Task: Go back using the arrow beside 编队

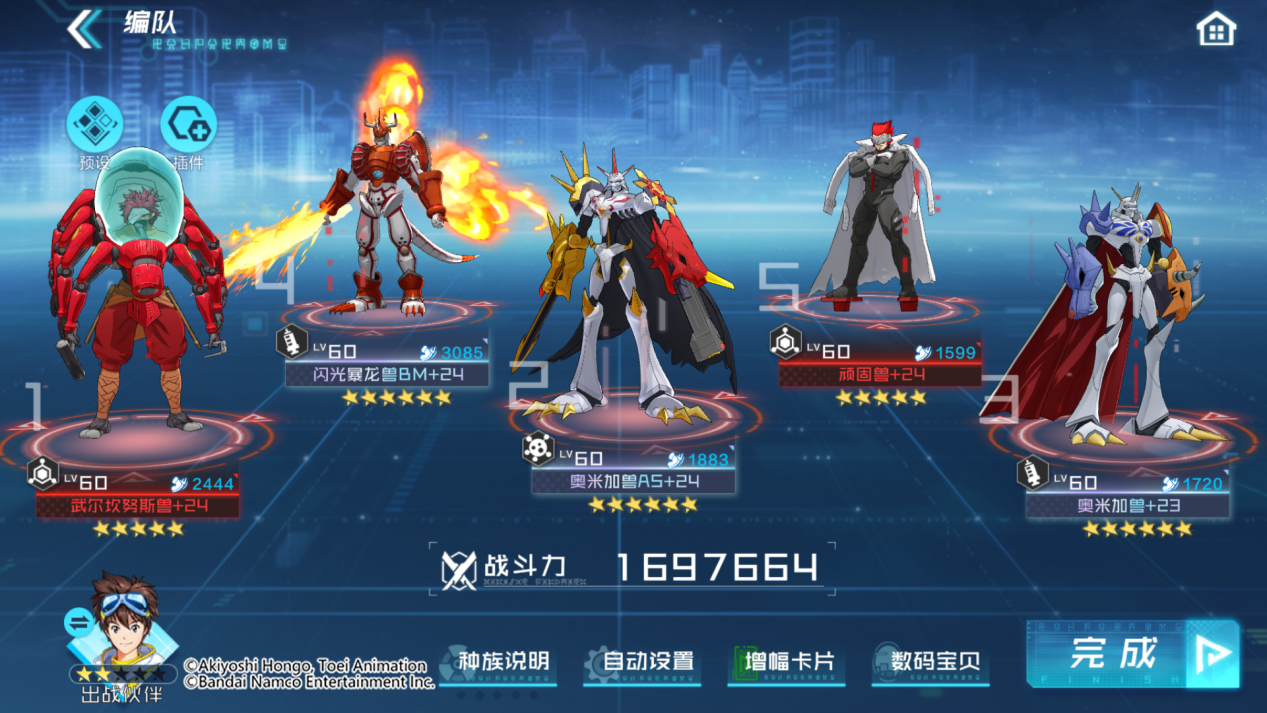Action: [x=84, y=28]
